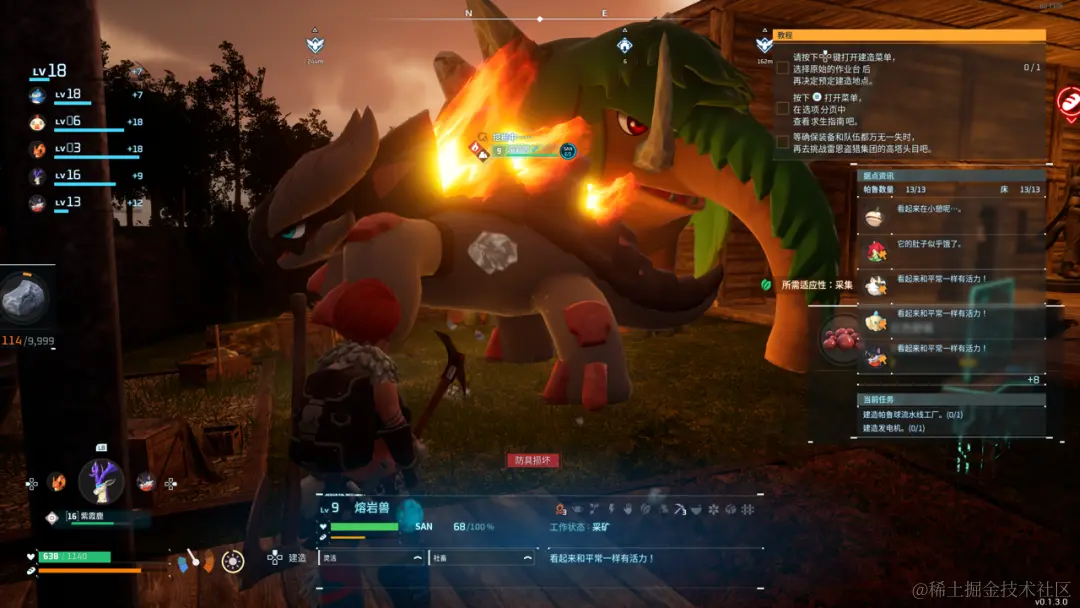This screenshot has width=1080, height=608.
Task: Select the level 06 chicken party Pal
Action: pyautogui.click(x=38, y=123)
